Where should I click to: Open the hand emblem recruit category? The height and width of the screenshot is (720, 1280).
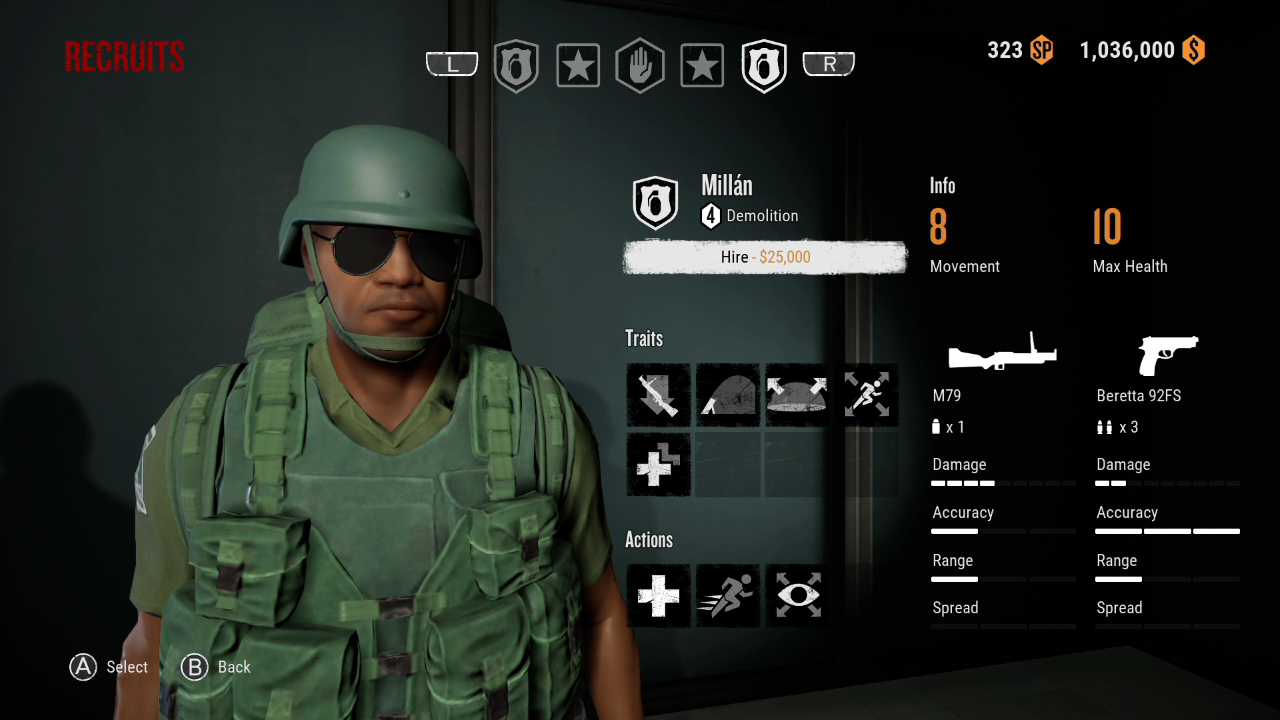click(640, 64)
